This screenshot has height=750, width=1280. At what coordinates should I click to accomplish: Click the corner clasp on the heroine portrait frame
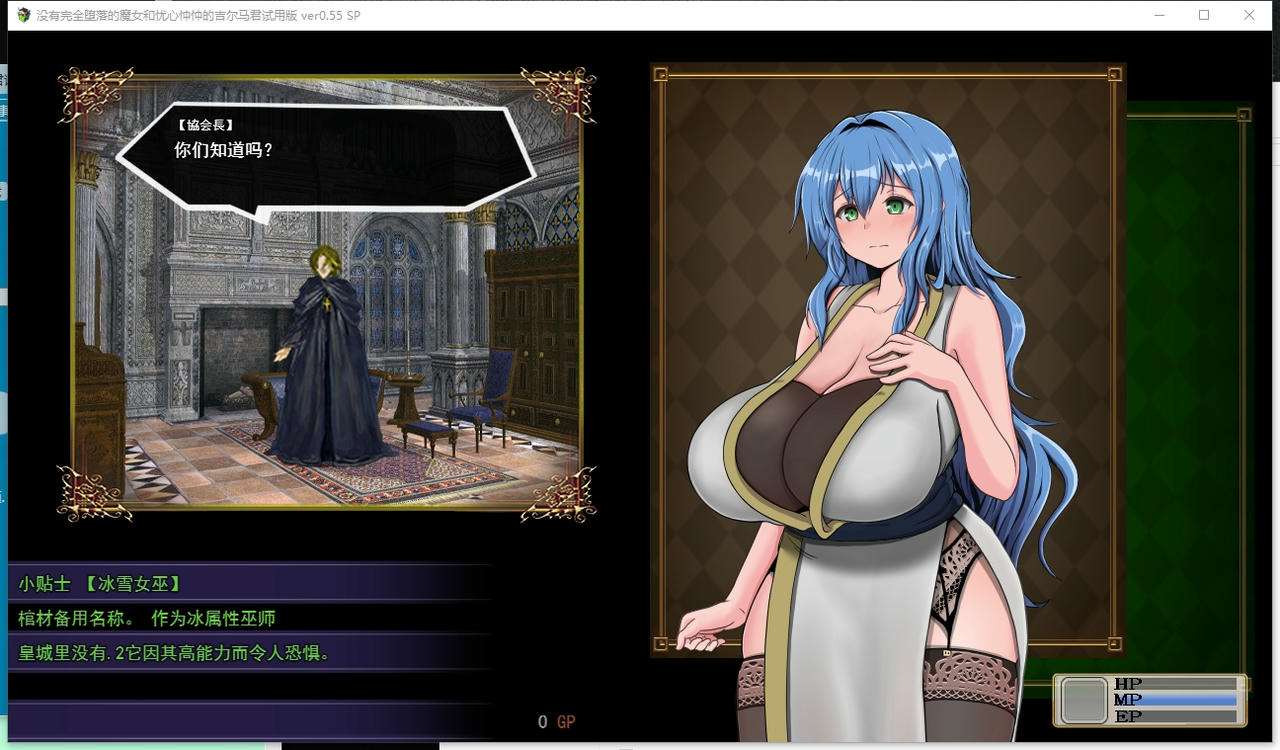(x=659, y=73)
